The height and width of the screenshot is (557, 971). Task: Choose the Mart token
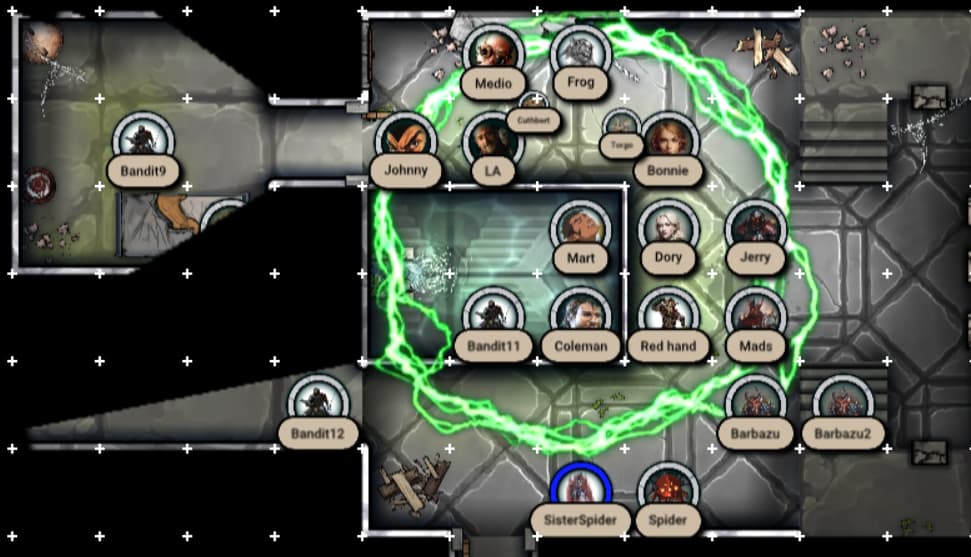click(x=580, y=229)
